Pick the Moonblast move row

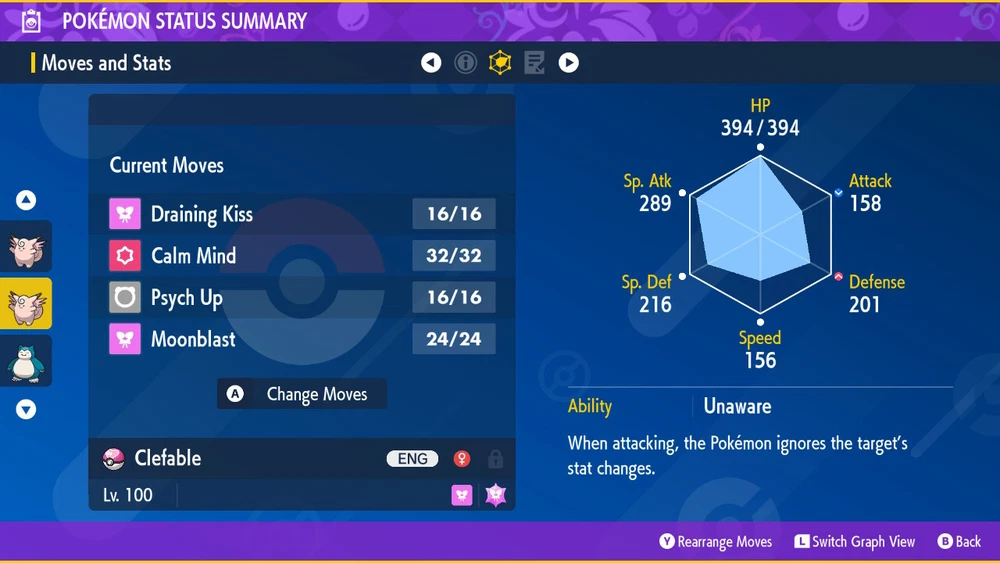coord(301,340)
